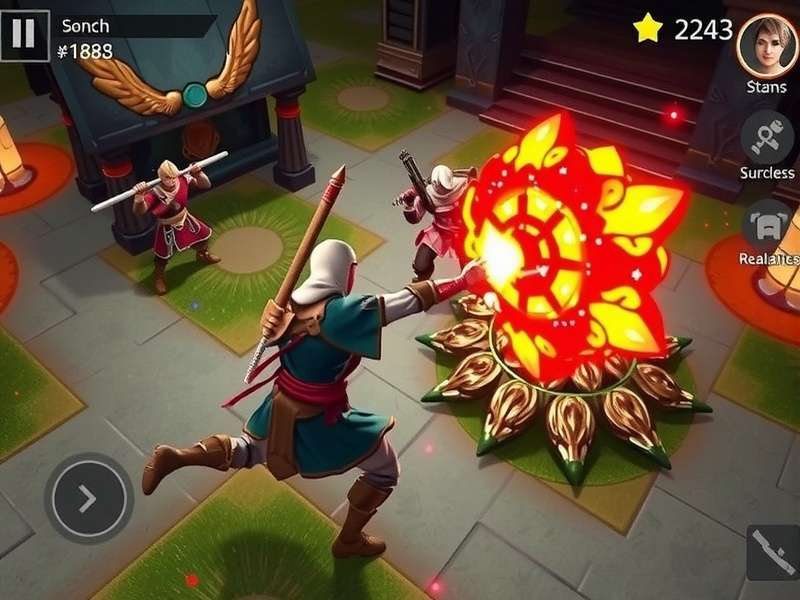Select the weapon icon in the corner

click(x=773, y=553)
